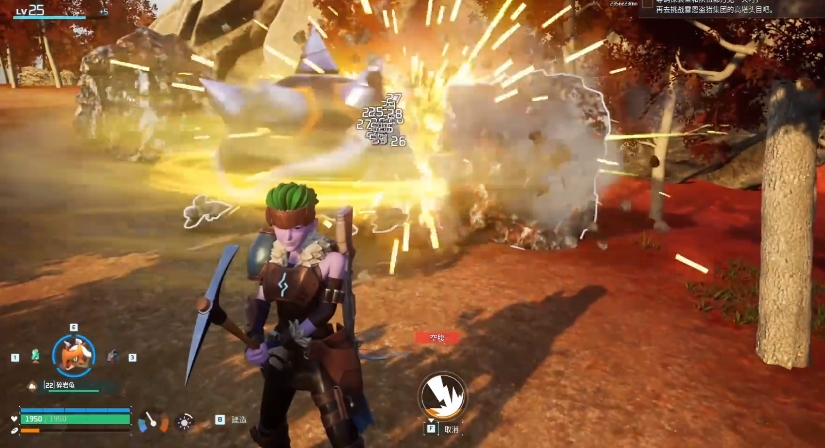Viewport: 825px width, 448px height.
Task: Activate the Pal partner skill icon
Action: pos(441,395)
